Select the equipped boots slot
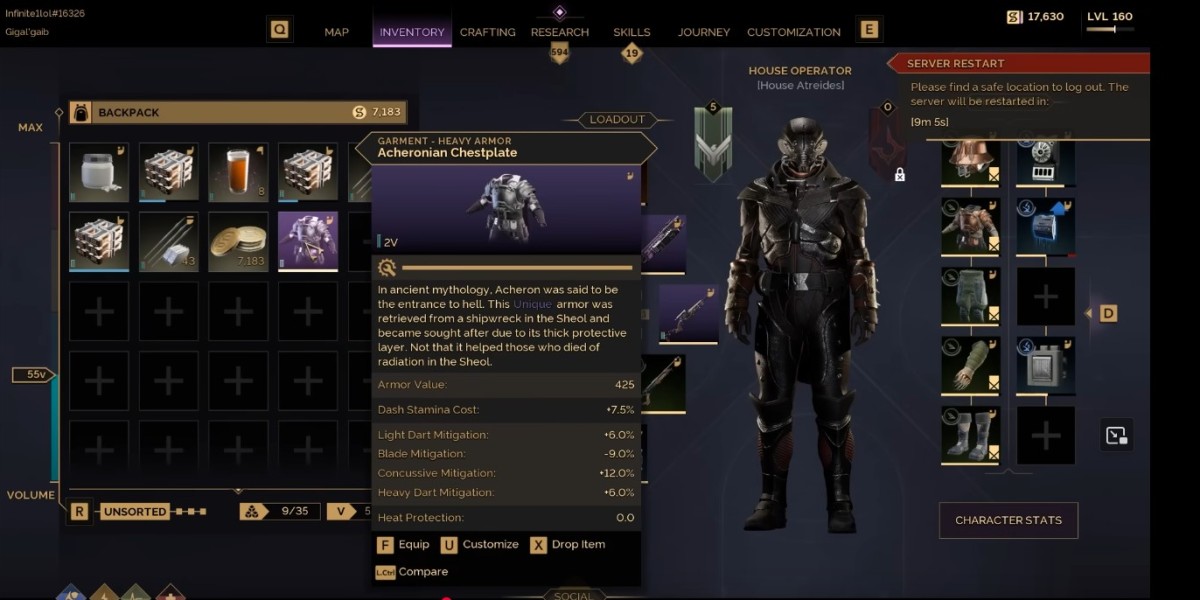This screenshot has height=600, width=1200. (x=970, y=436)
